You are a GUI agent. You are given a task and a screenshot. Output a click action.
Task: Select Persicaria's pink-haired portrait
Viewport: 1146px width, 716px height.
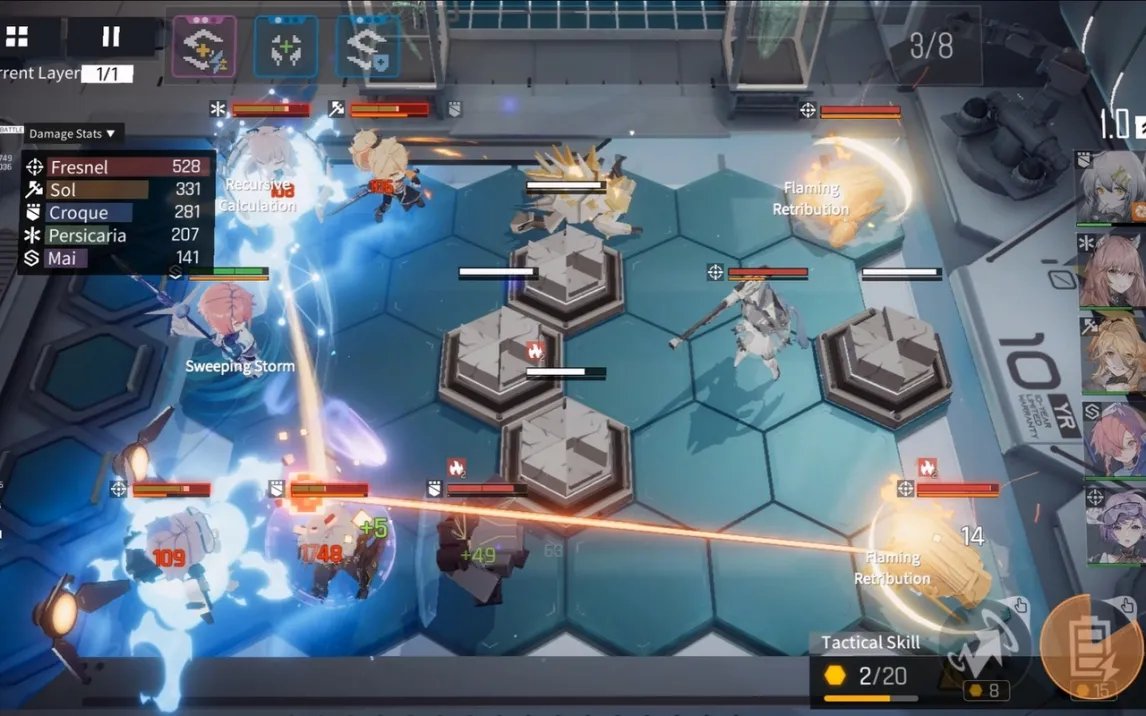pos(1111,270)
